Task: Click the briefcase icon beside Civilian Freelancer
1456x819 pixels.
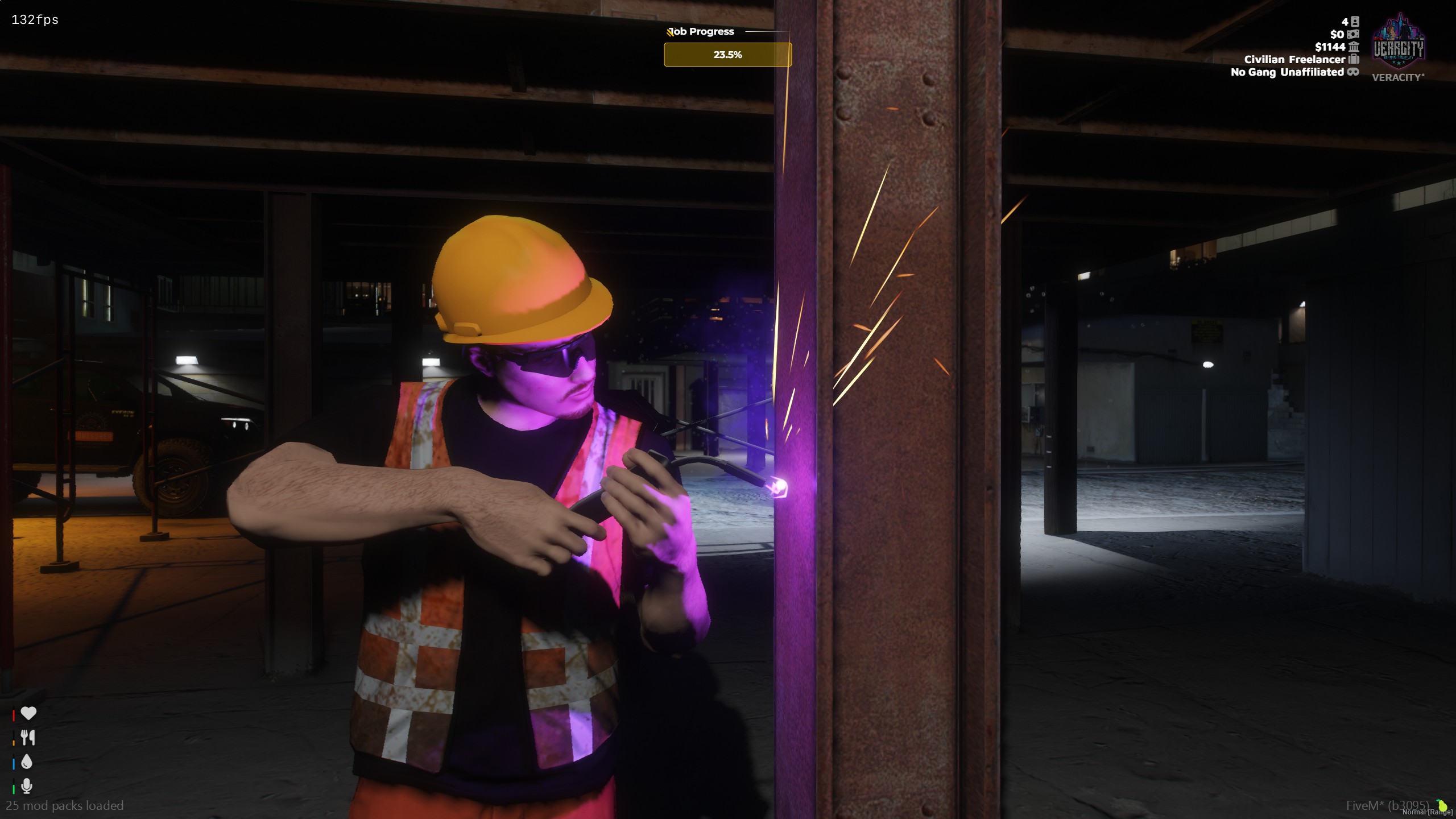Action: tap(1353, 60)
